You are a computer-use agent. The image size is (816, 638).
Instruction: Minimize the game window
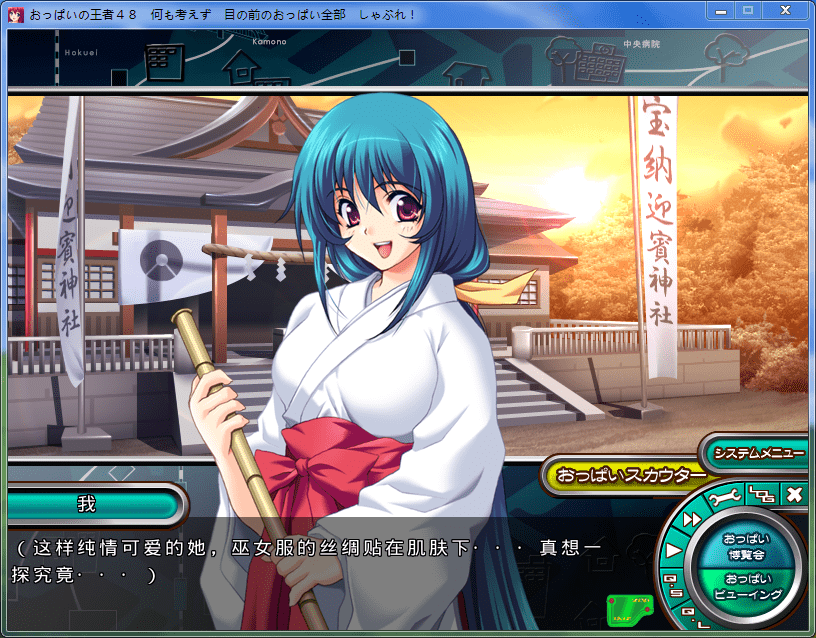(x=722, y=10)
